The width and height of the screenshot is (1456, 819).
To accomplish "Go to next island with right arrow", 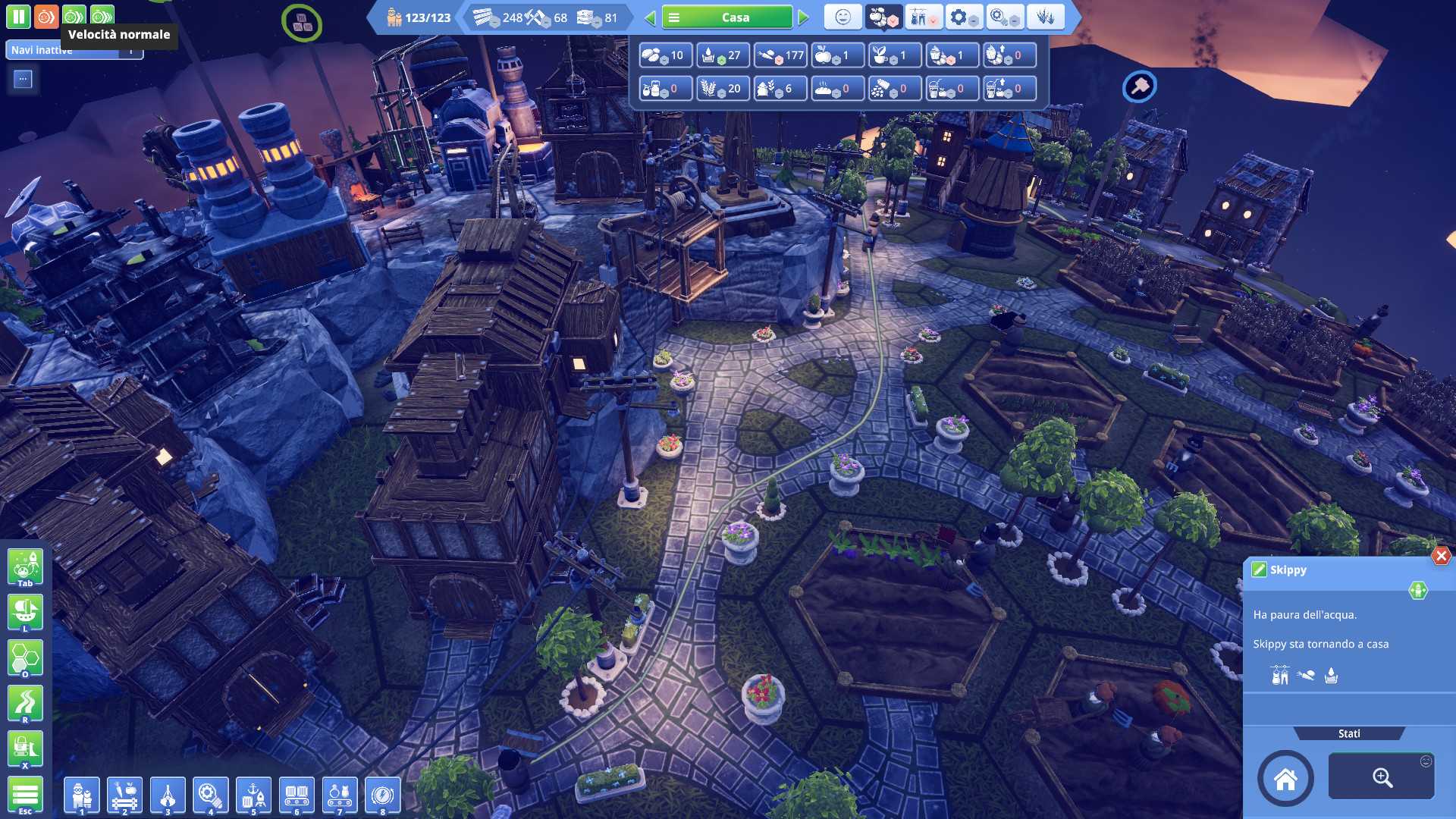I will 804,17.
